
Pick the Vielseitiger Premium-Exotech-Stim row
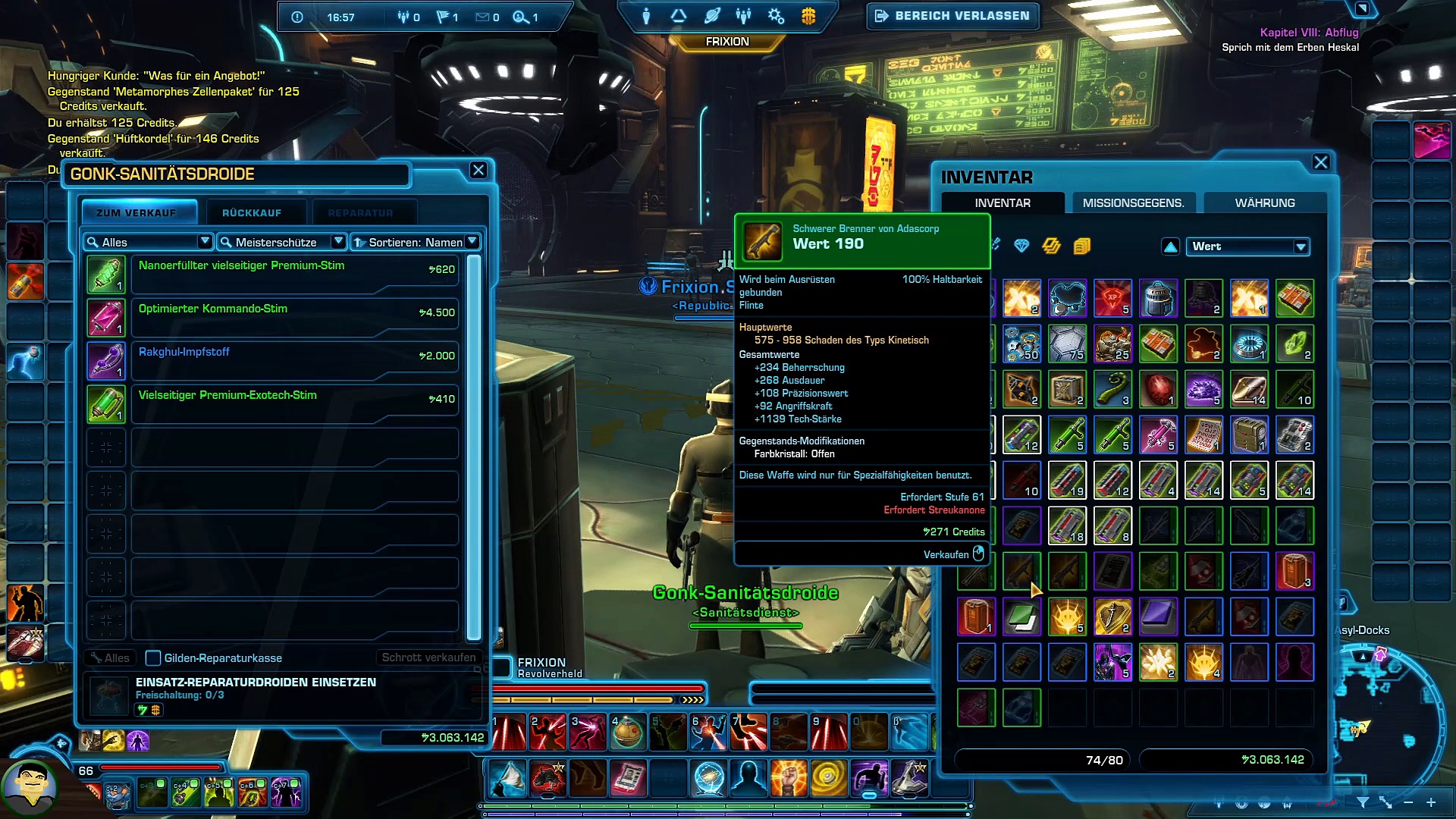[294, 403]
